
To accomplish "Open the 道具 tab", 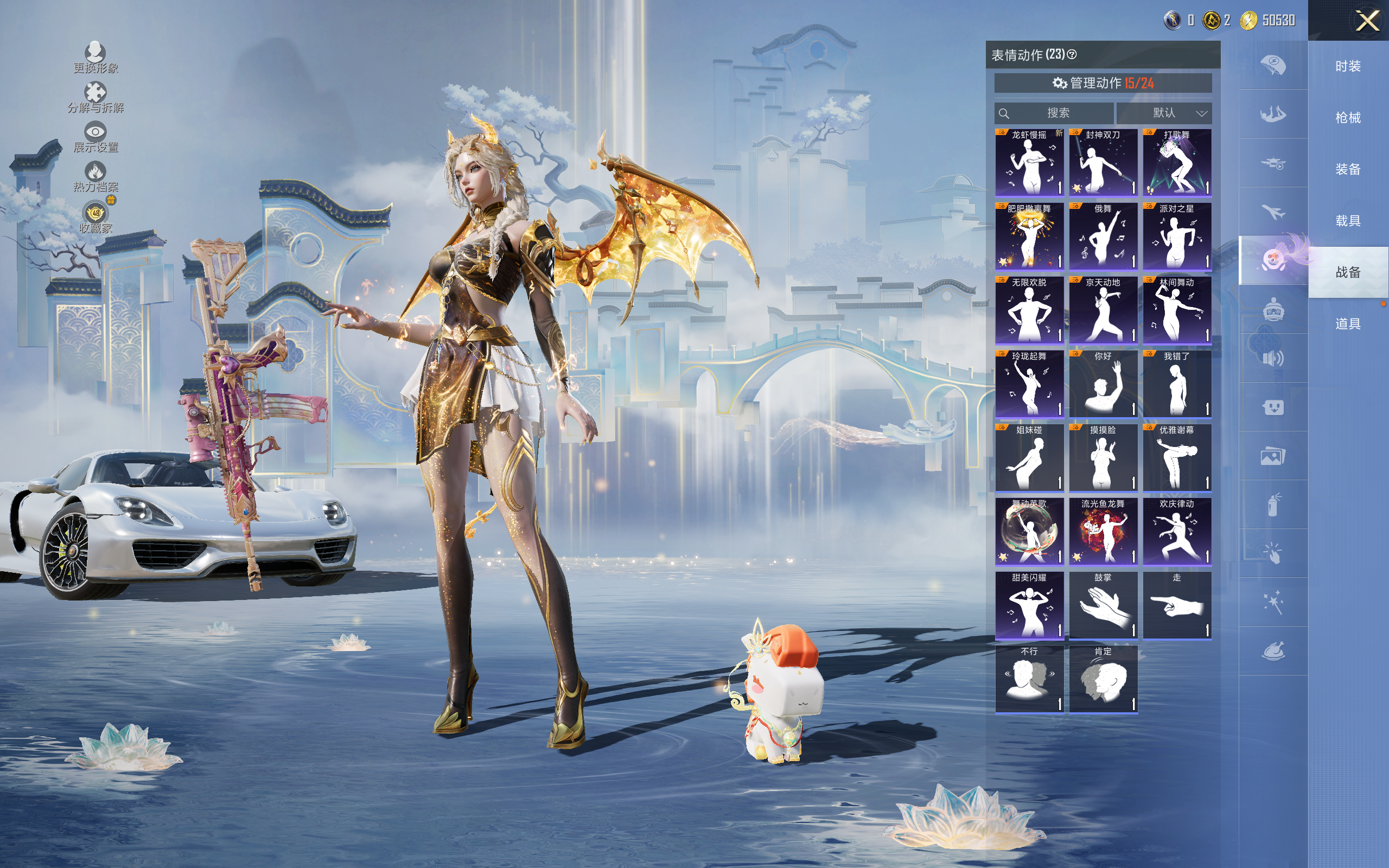I will coord(1348,324).
